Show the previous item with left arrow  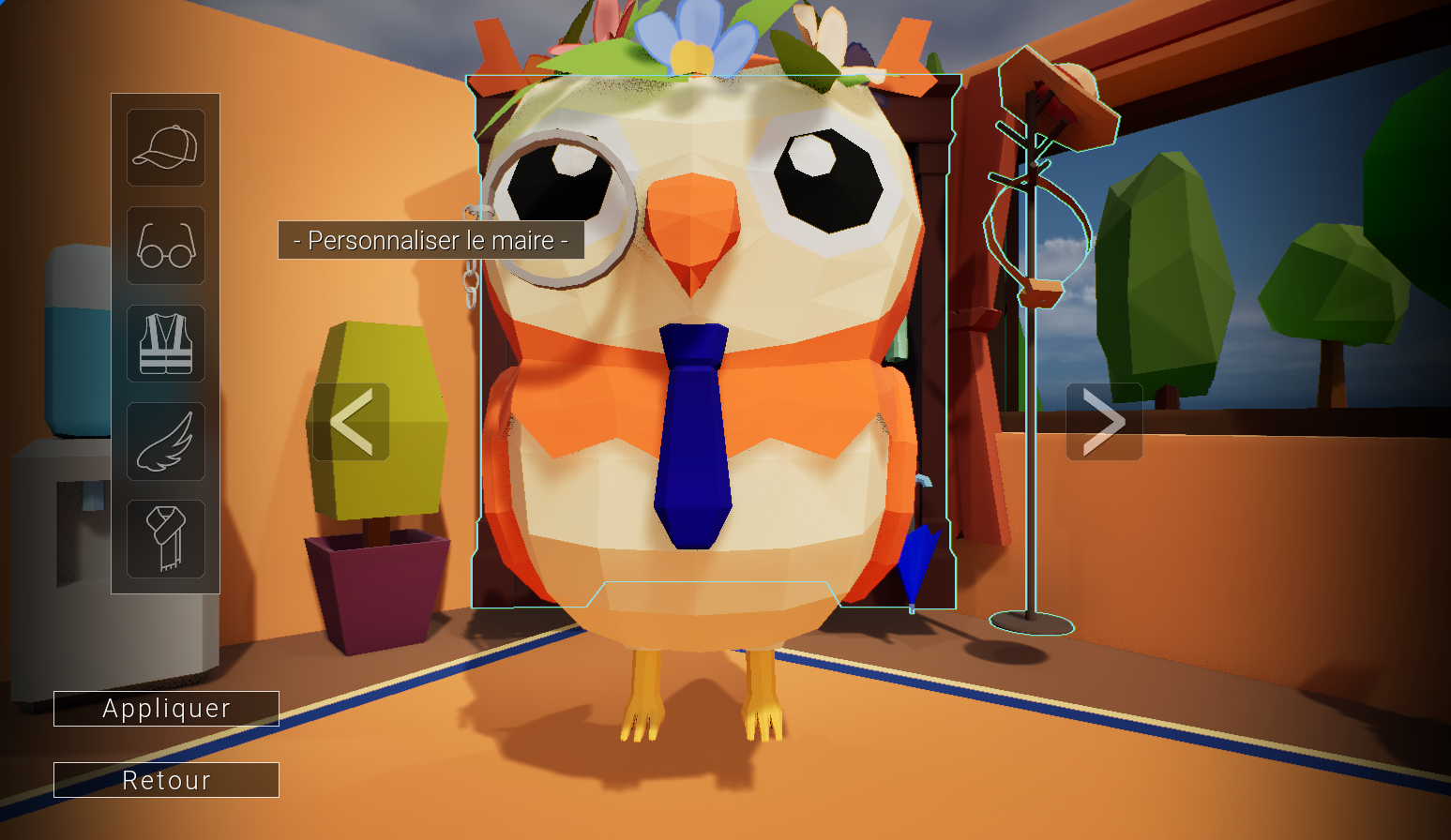coord(352,422)
